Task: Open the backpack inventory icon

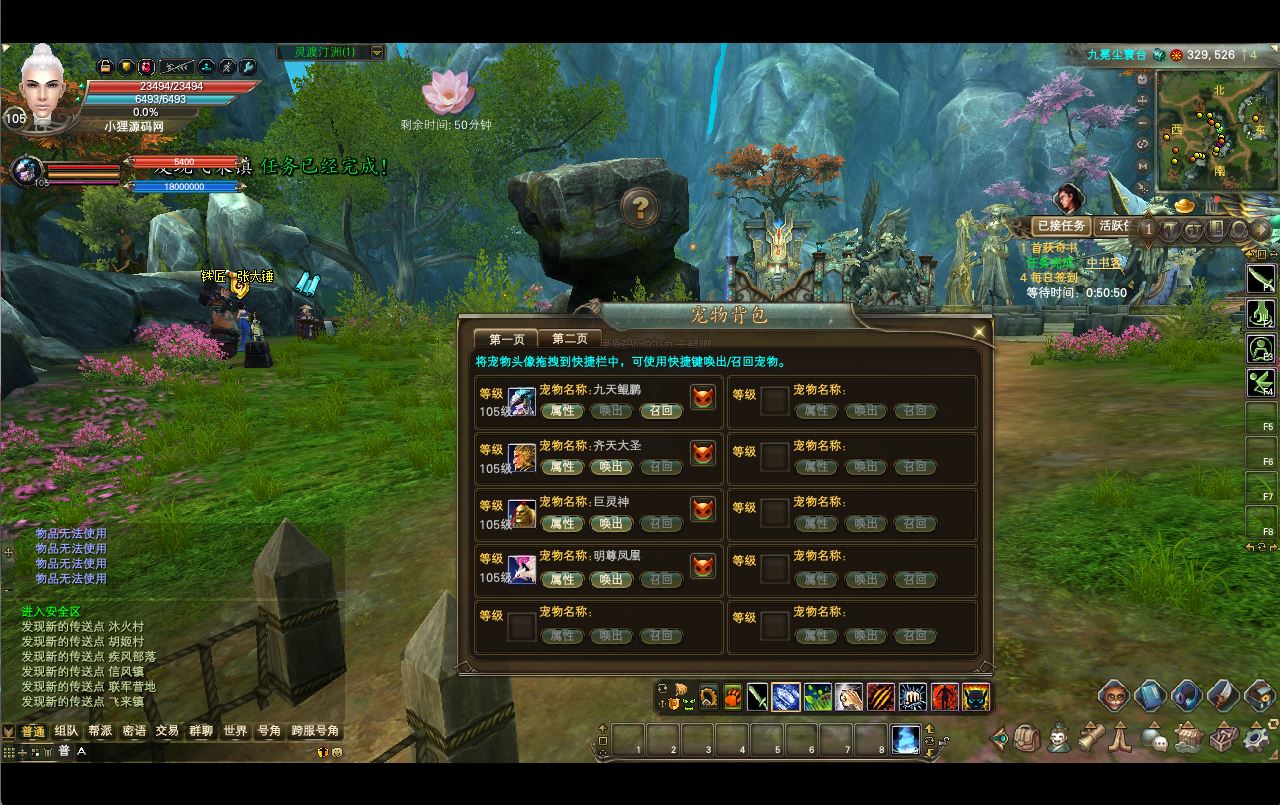Action: coord(1027,739)
